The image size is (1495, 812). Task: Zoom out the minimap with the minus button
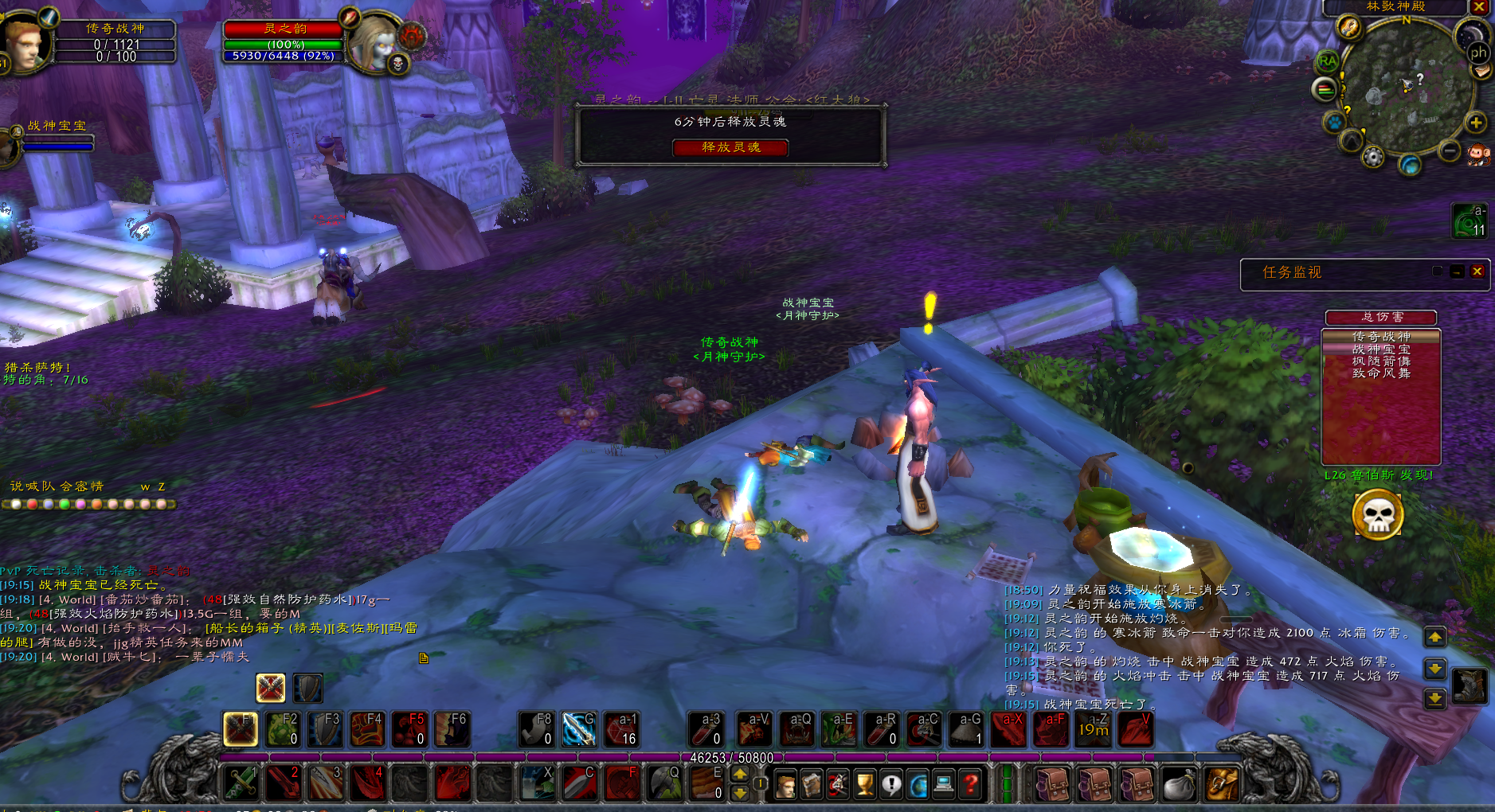pos(1450,150)
